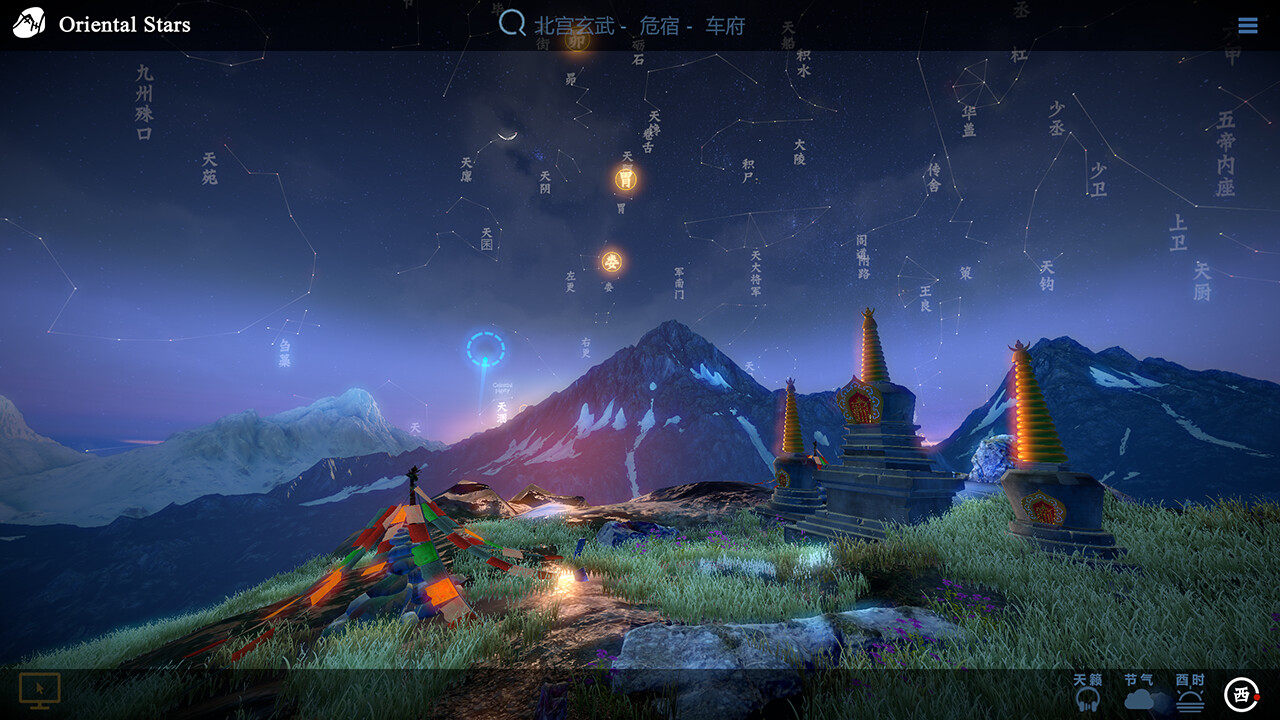Select the screen cursor mode icon bottom-left
1280x720 pixels.
pos(41,688)
